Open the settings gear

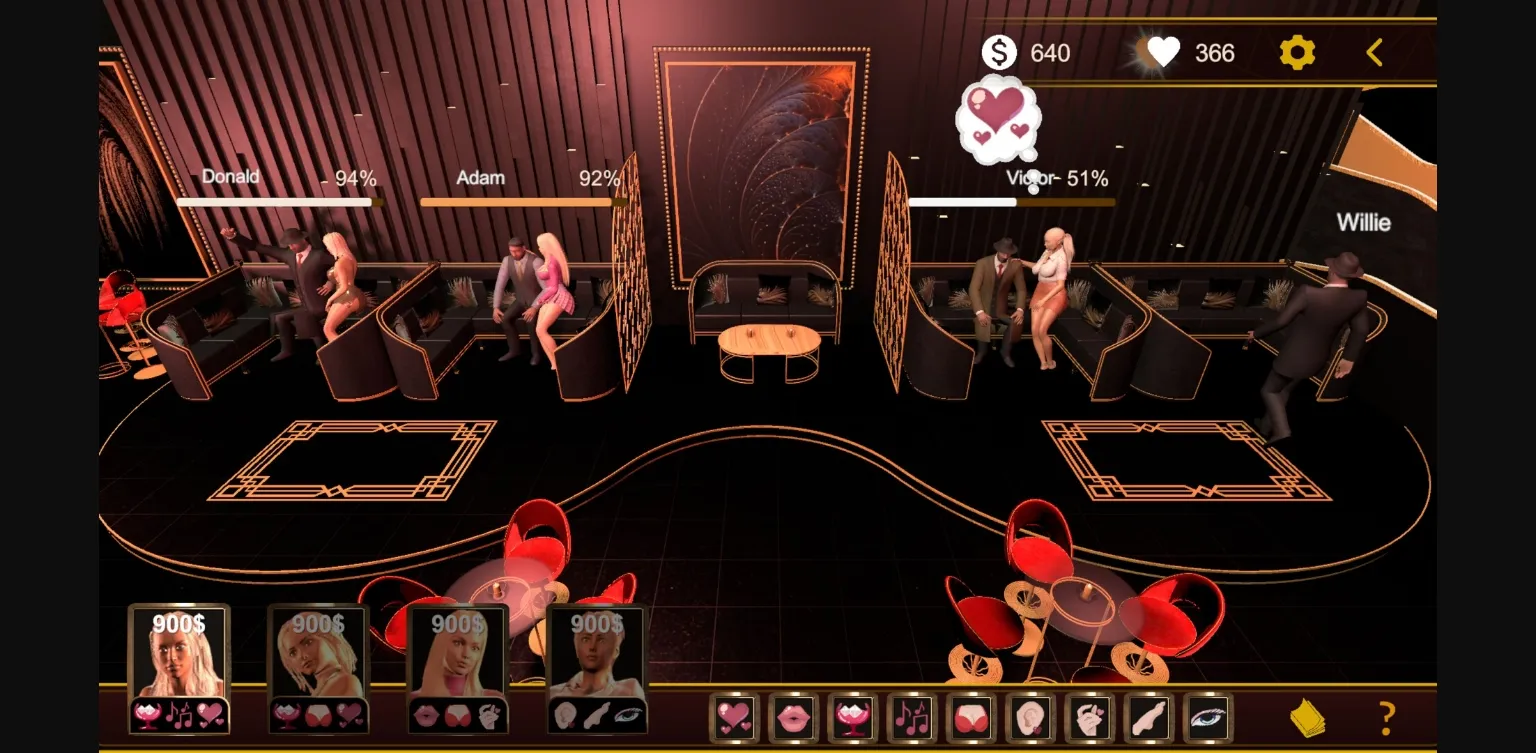[x=1297, y=52]
